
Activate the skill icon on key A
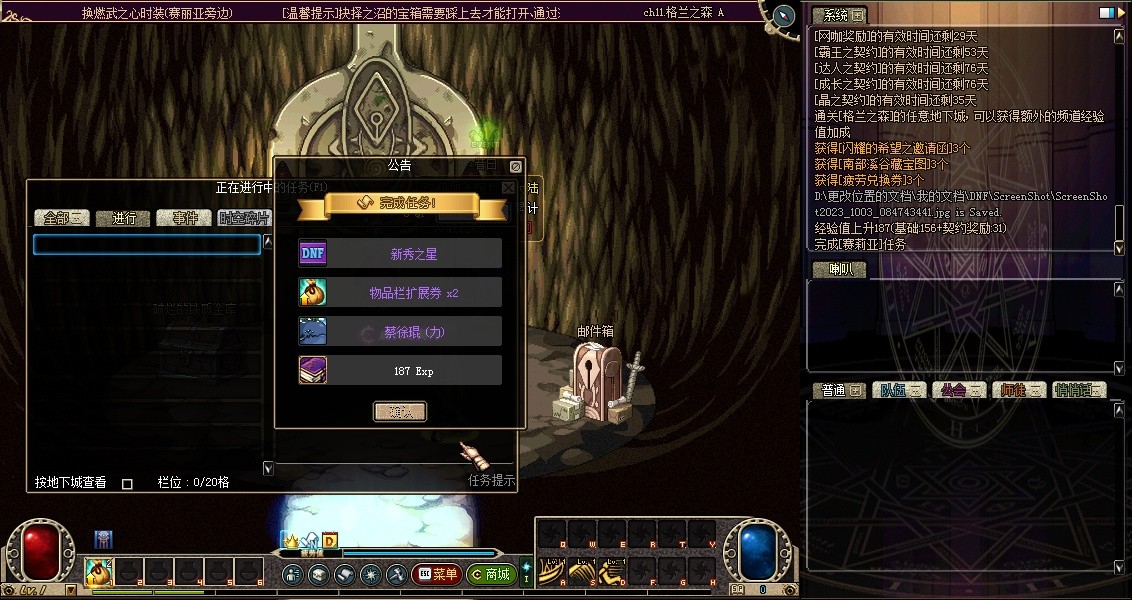[554, 572]
